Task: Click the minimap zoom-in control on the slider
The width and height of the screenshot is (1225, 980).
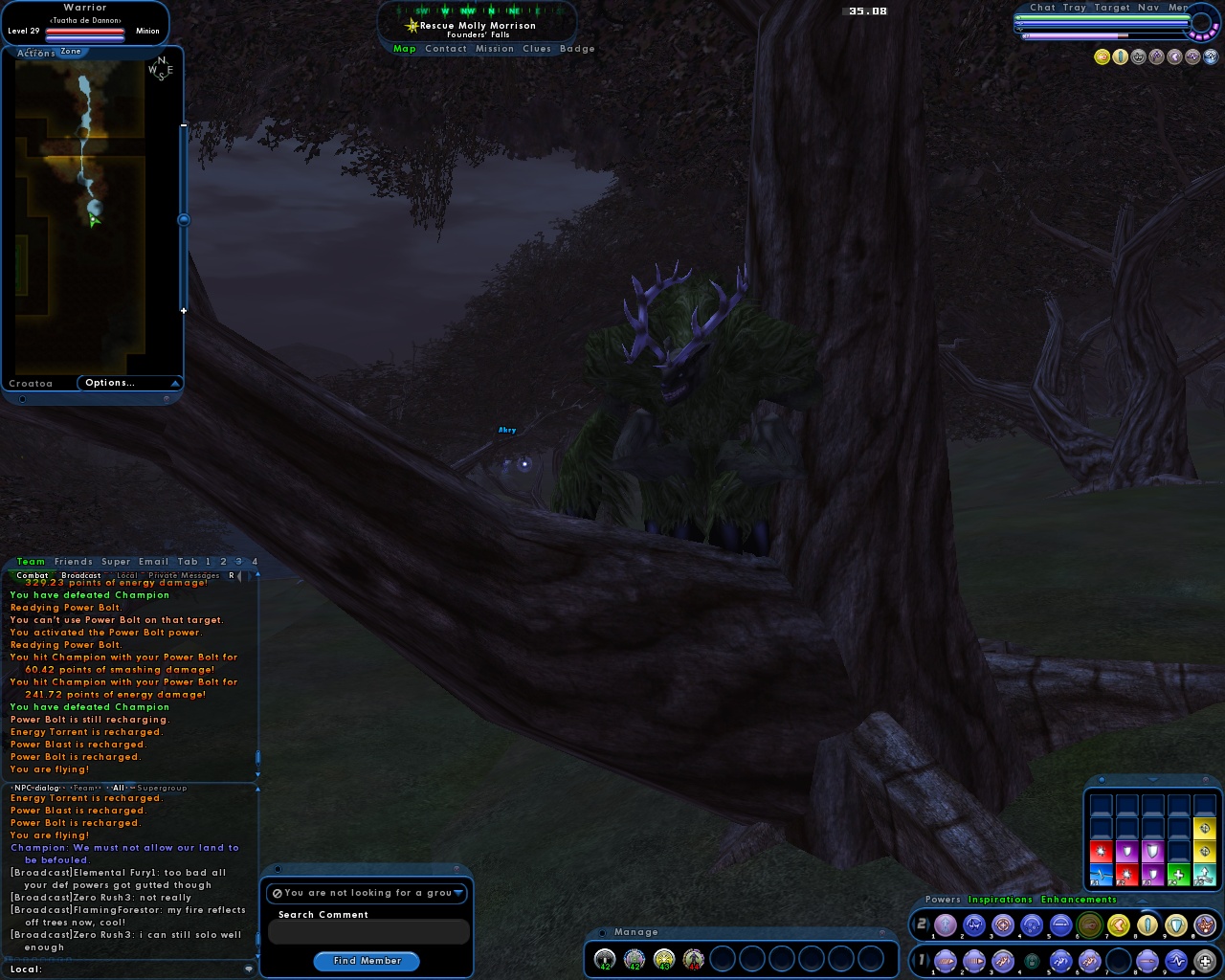Action: coord(183,310)
